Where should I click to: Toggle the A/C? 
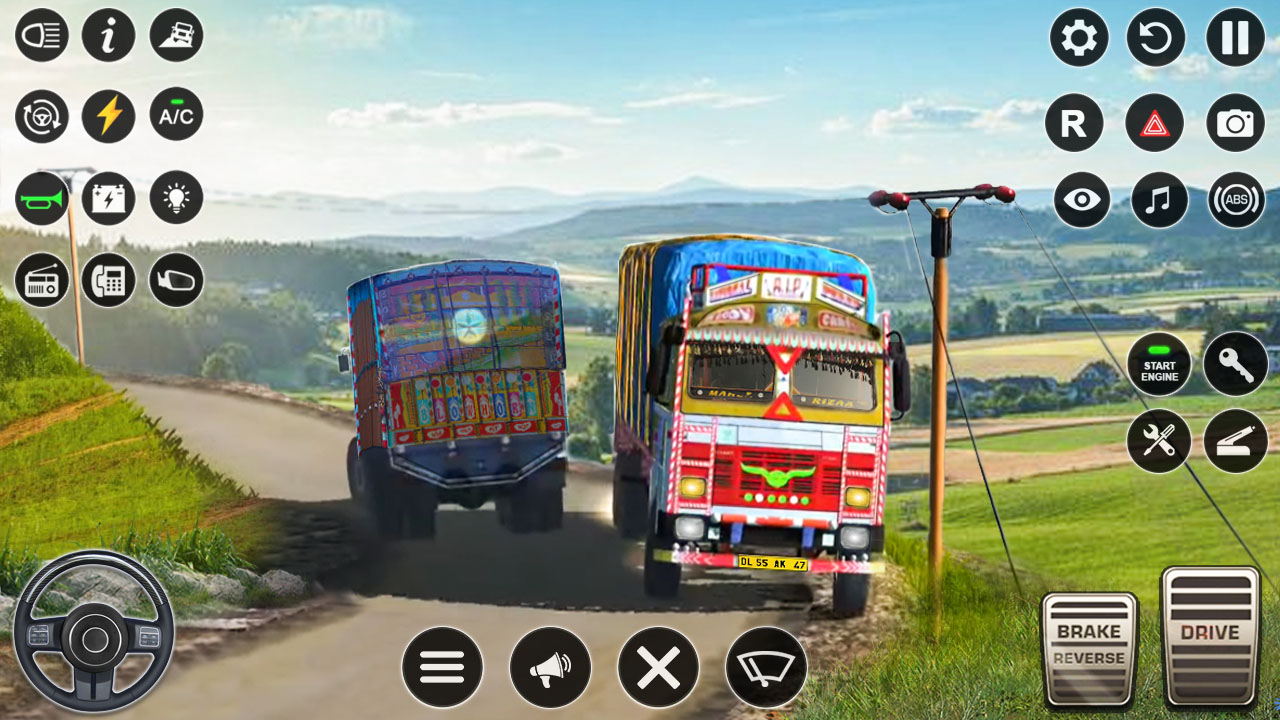pos(175,116)
